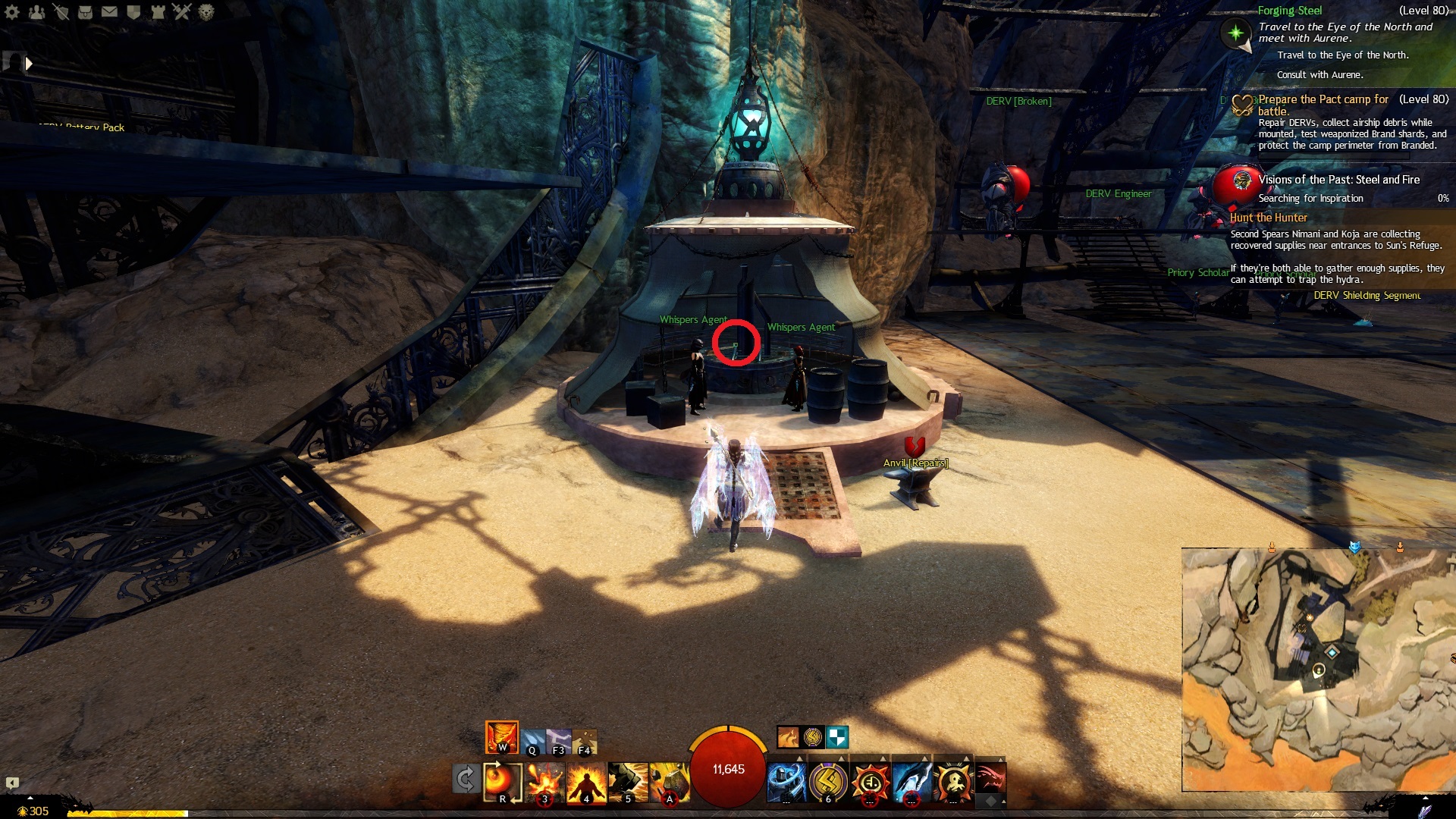Image resolution: width=1456 pixels, height=819 pixels.
Task: Select the Prepare the Pact camp heart task
Action: (1323, 99)
